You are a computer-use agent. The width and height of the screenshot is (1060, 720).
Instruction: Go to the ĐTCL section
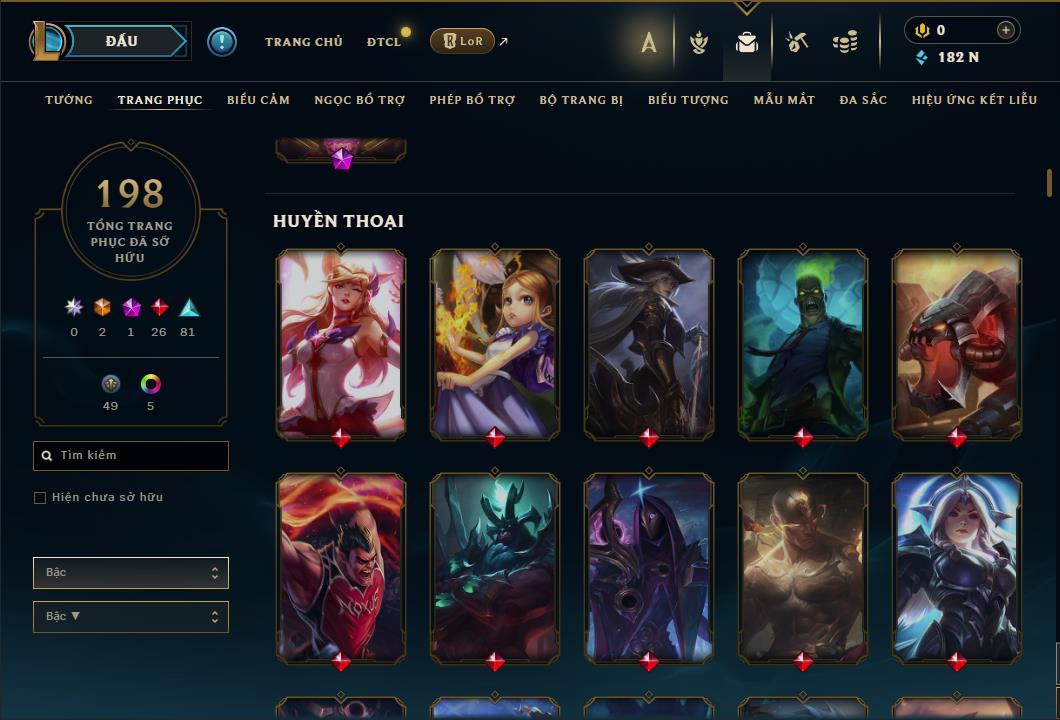384,42
